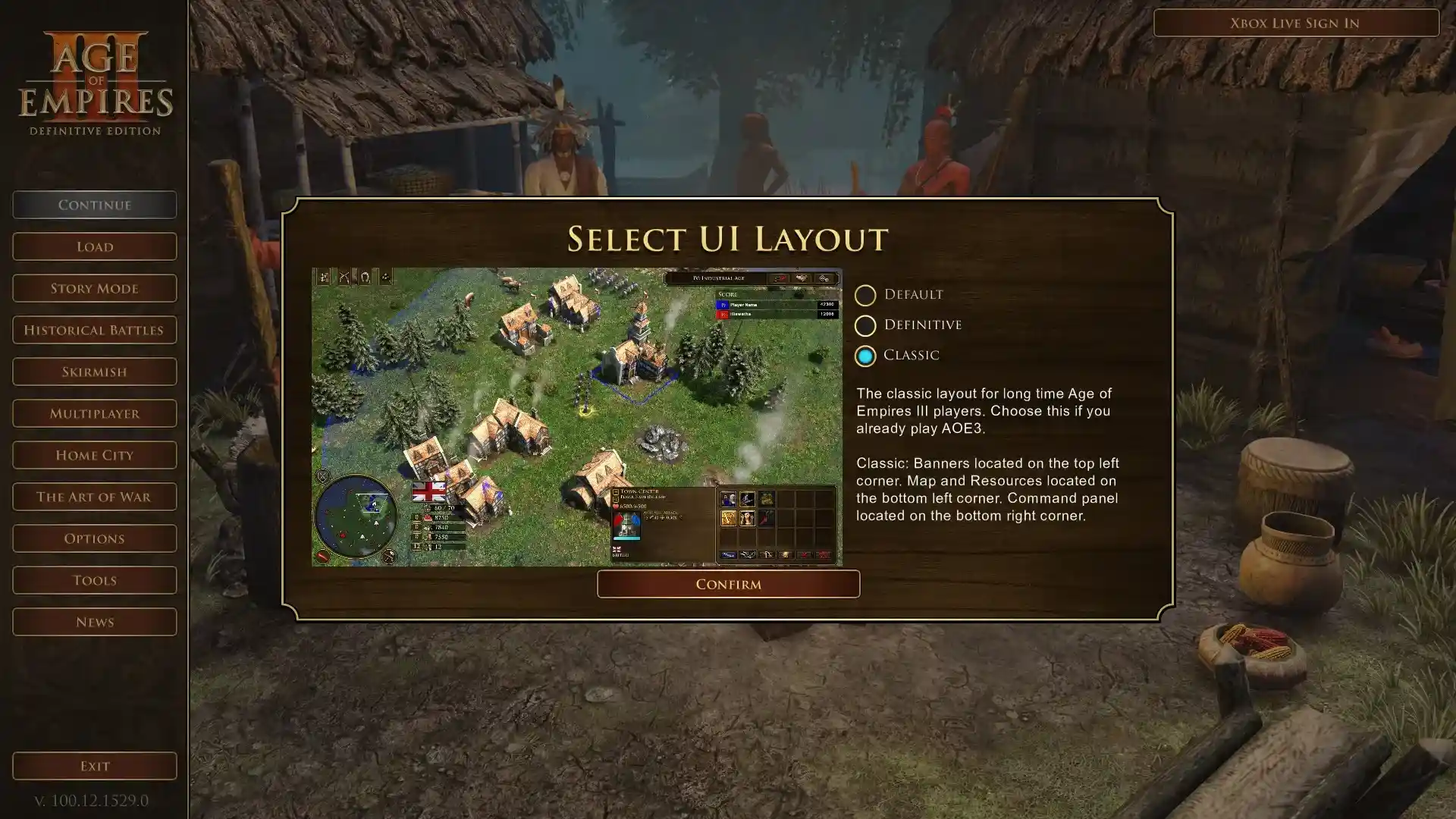Click the British flag icon above the resource panel

tap(429, 491)
